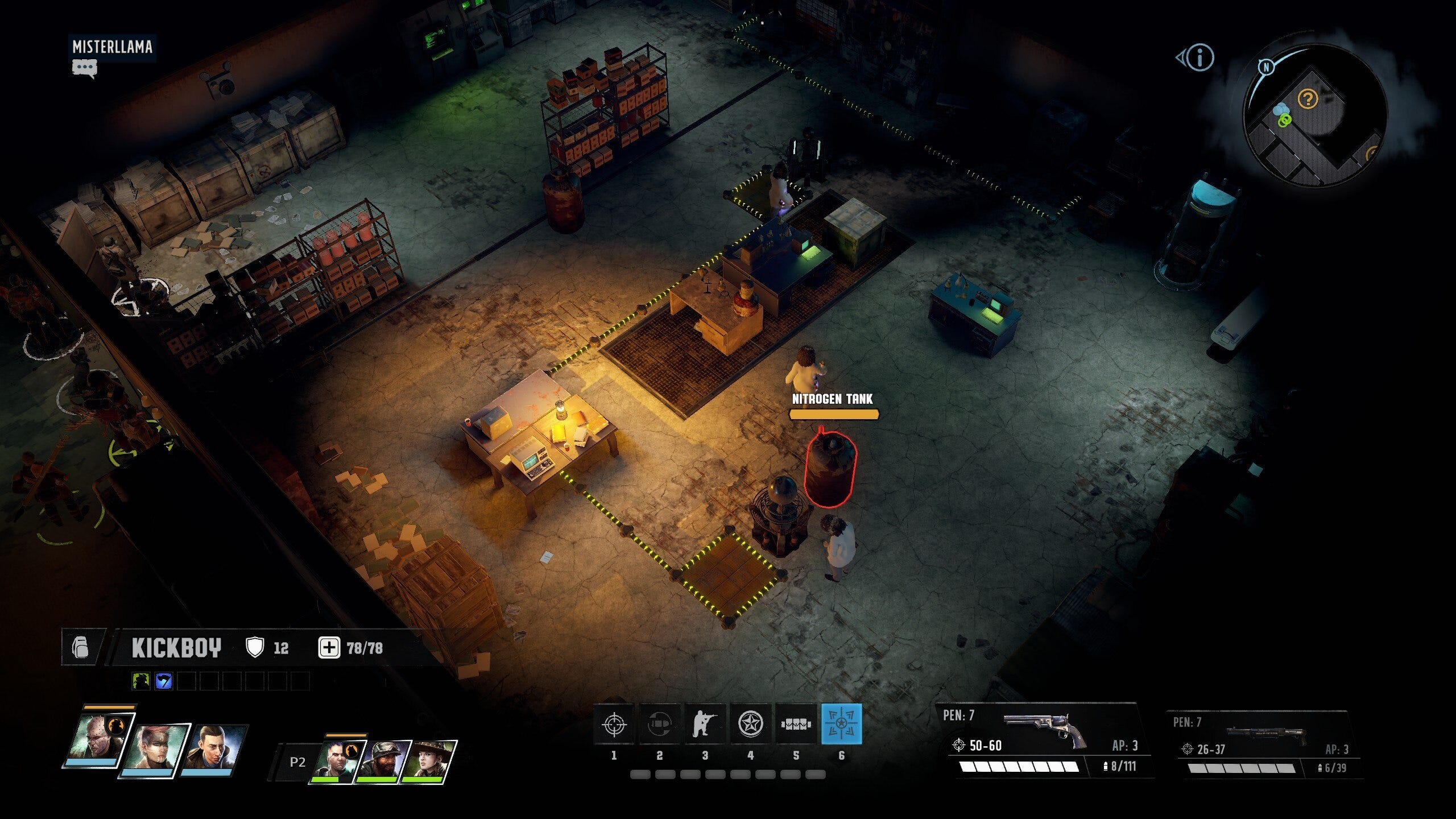Click the question mark marker on the minimap
The image size is (1456, 819).
(1308, 100)
